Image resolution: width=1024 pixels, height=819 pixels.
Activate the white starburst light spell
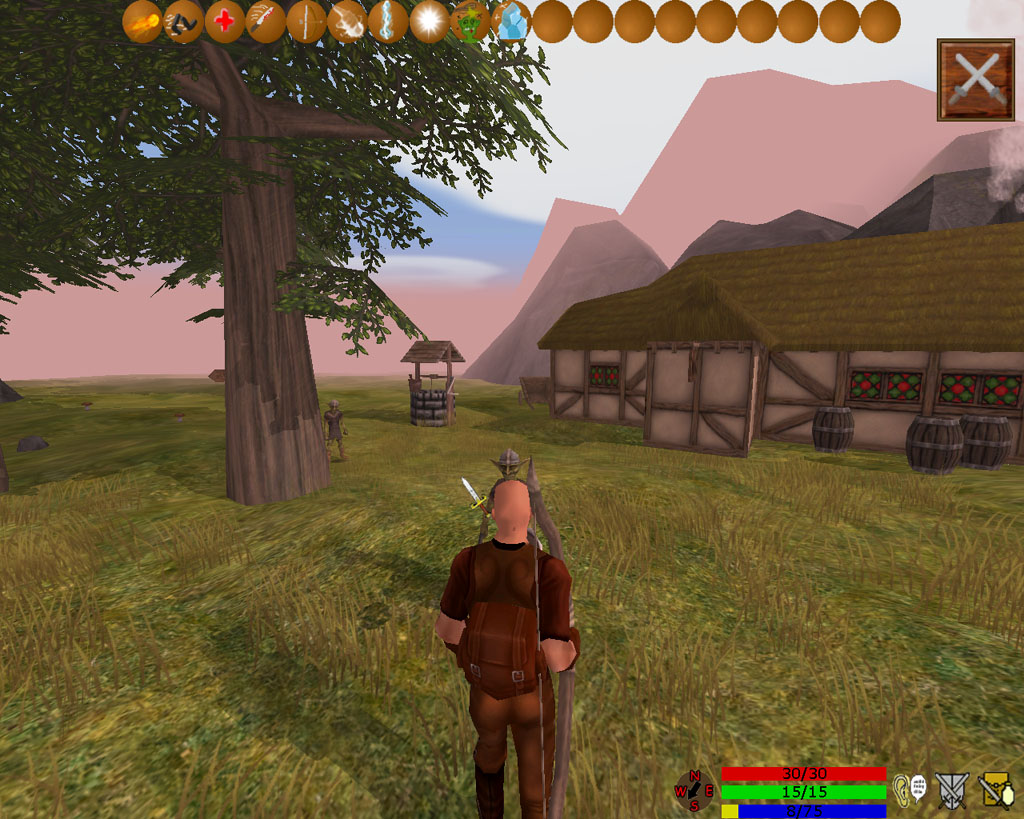coord(429,22)
